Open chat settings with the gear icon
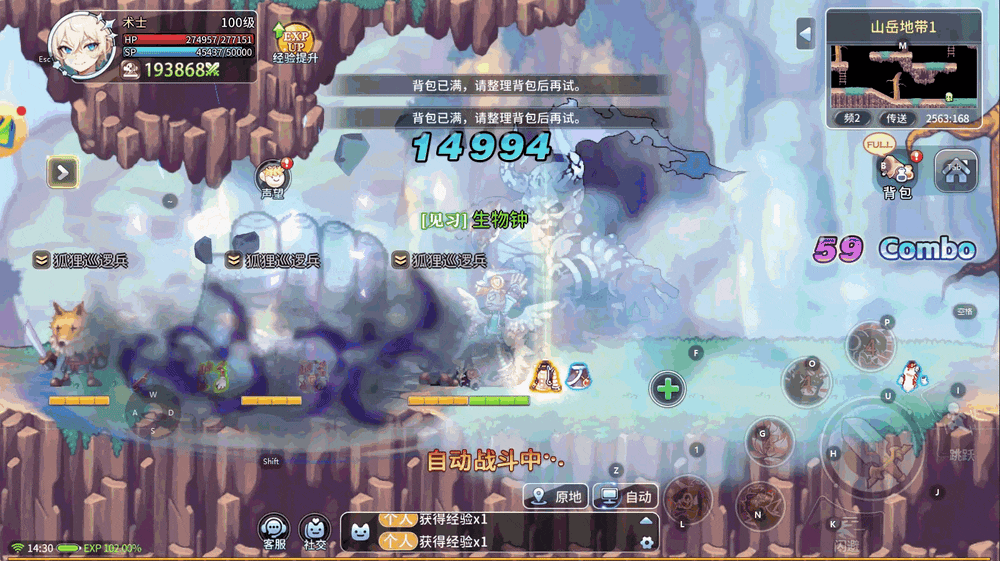This screenshot has height=561, width=1000. coord(646,542)
